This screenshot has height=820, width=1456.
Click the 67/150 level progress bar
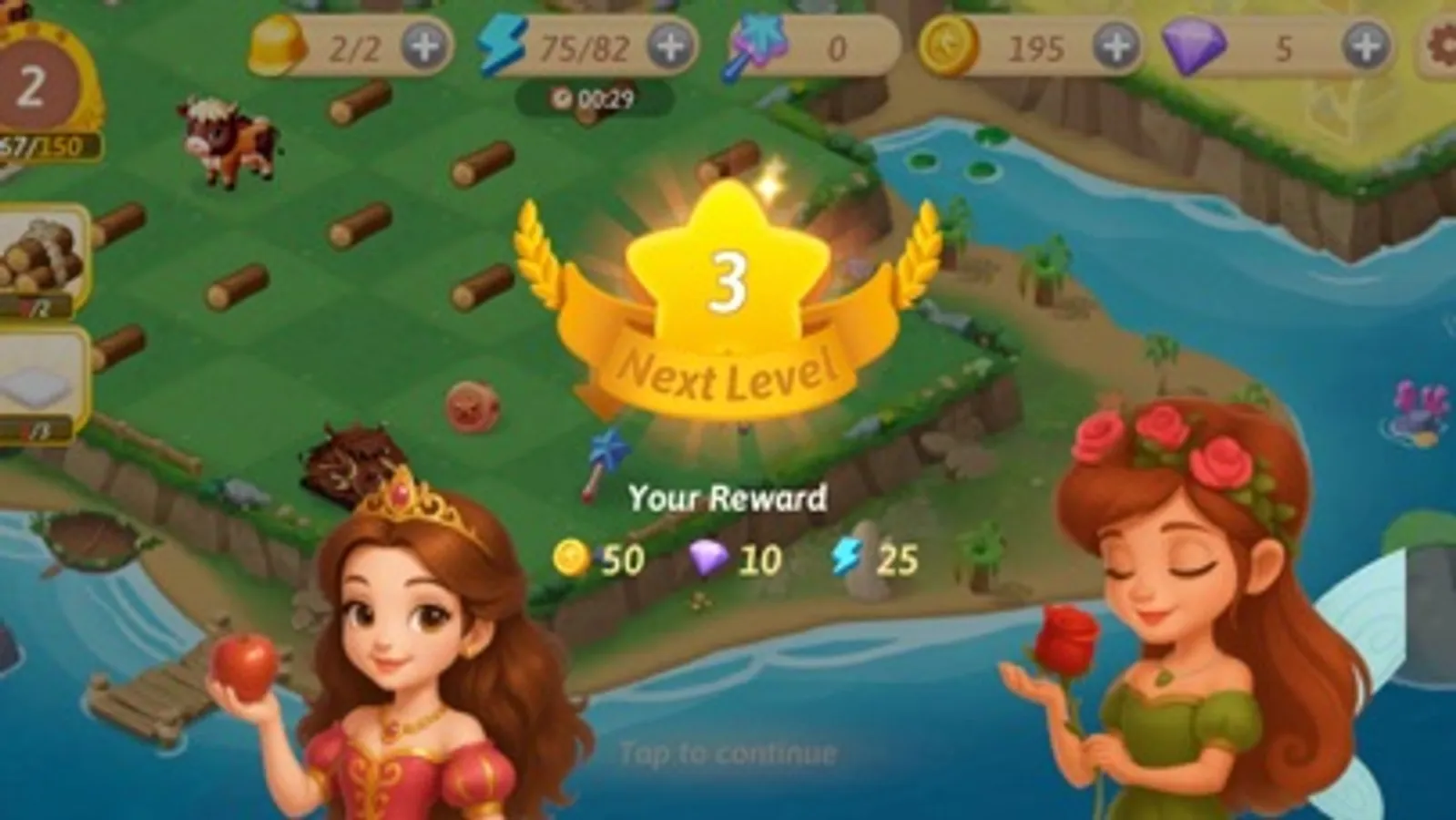coord(41,143)
